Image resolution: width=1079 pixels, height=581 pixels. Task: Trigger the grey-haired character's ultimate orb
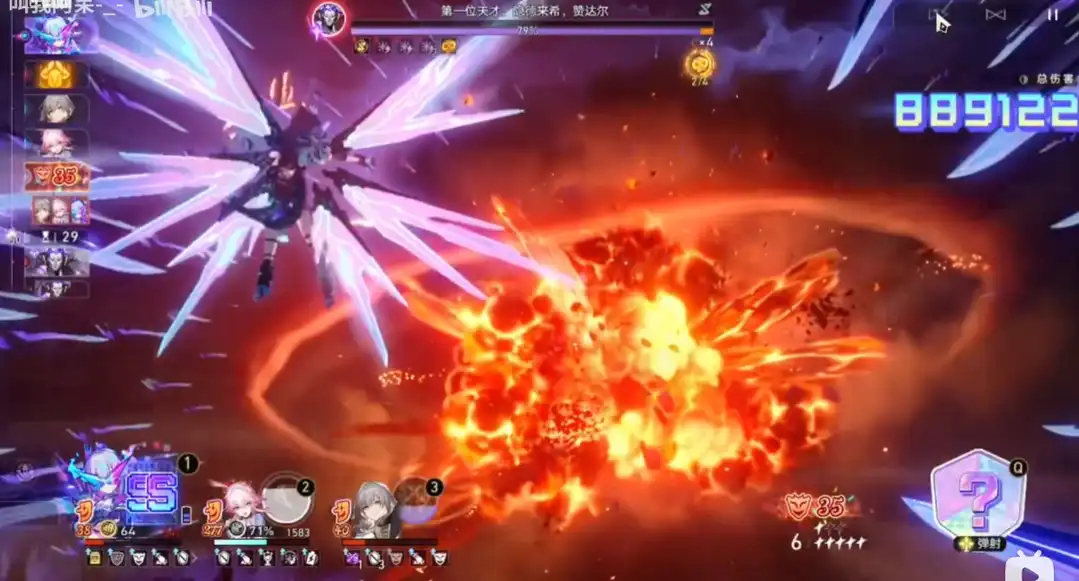[x=413, y=502]
